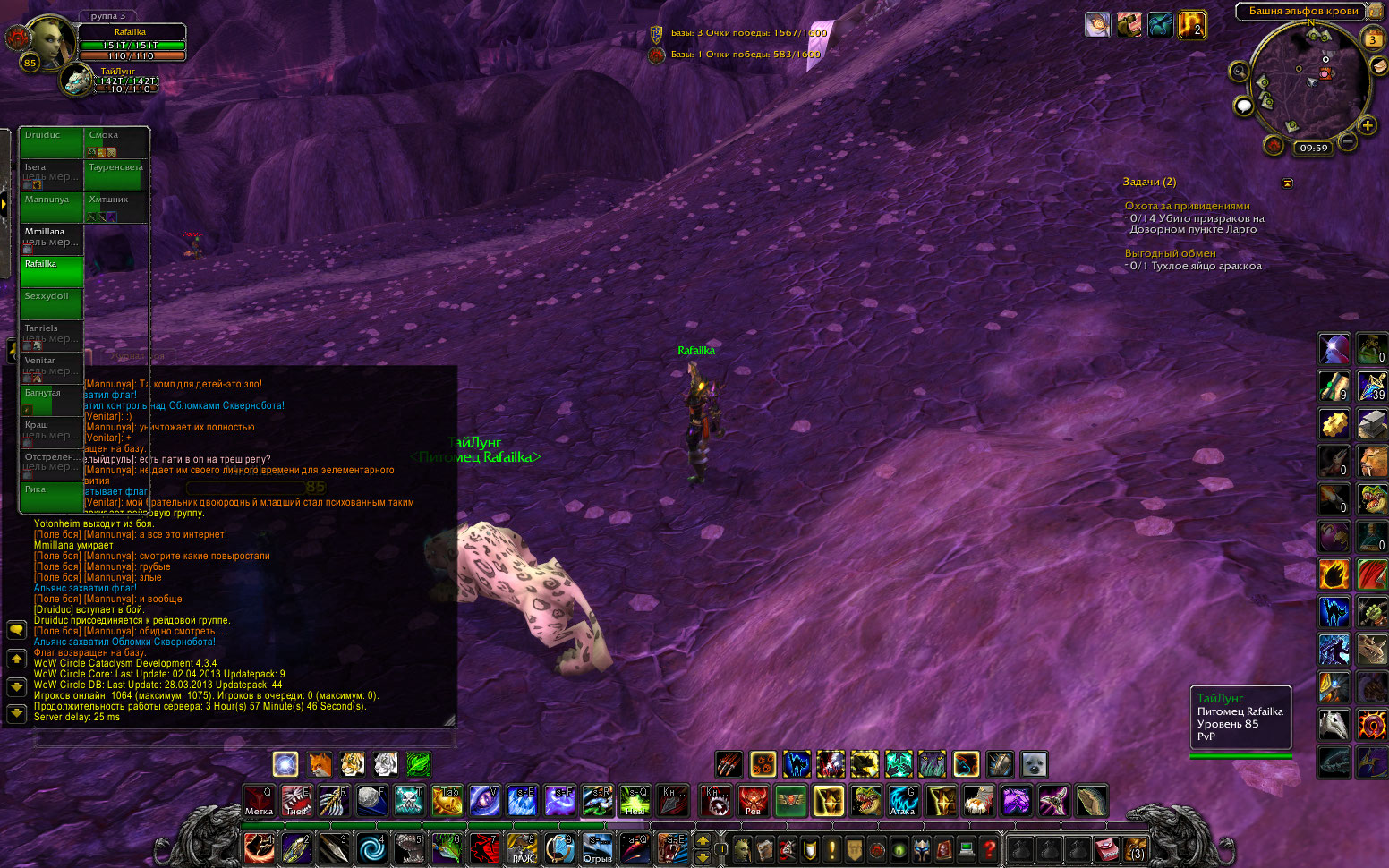The height and width of the screenshot is (868, 1389).
Task: Toggle the minimap tracking magnifier button
Action: tap(1239, 72)
